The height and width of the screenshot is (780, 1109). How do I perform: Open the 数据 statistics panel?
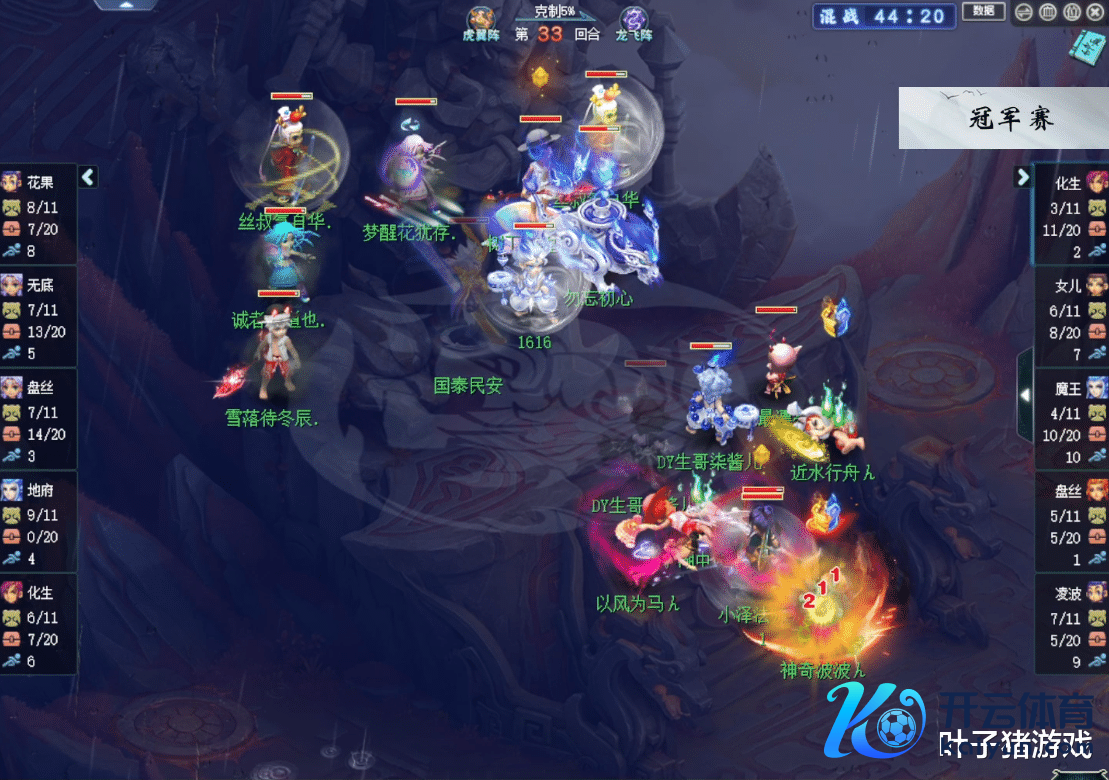click(982, 11)
